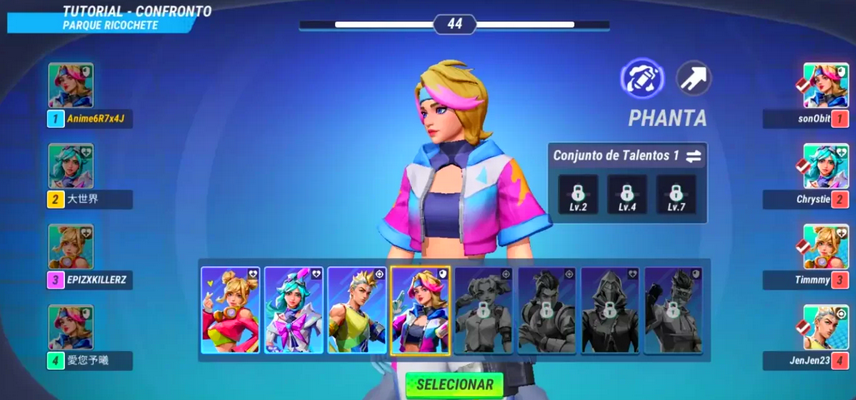Select the teal-haired hero card
Screen dimensions: 856x400
tap(294, 310)
